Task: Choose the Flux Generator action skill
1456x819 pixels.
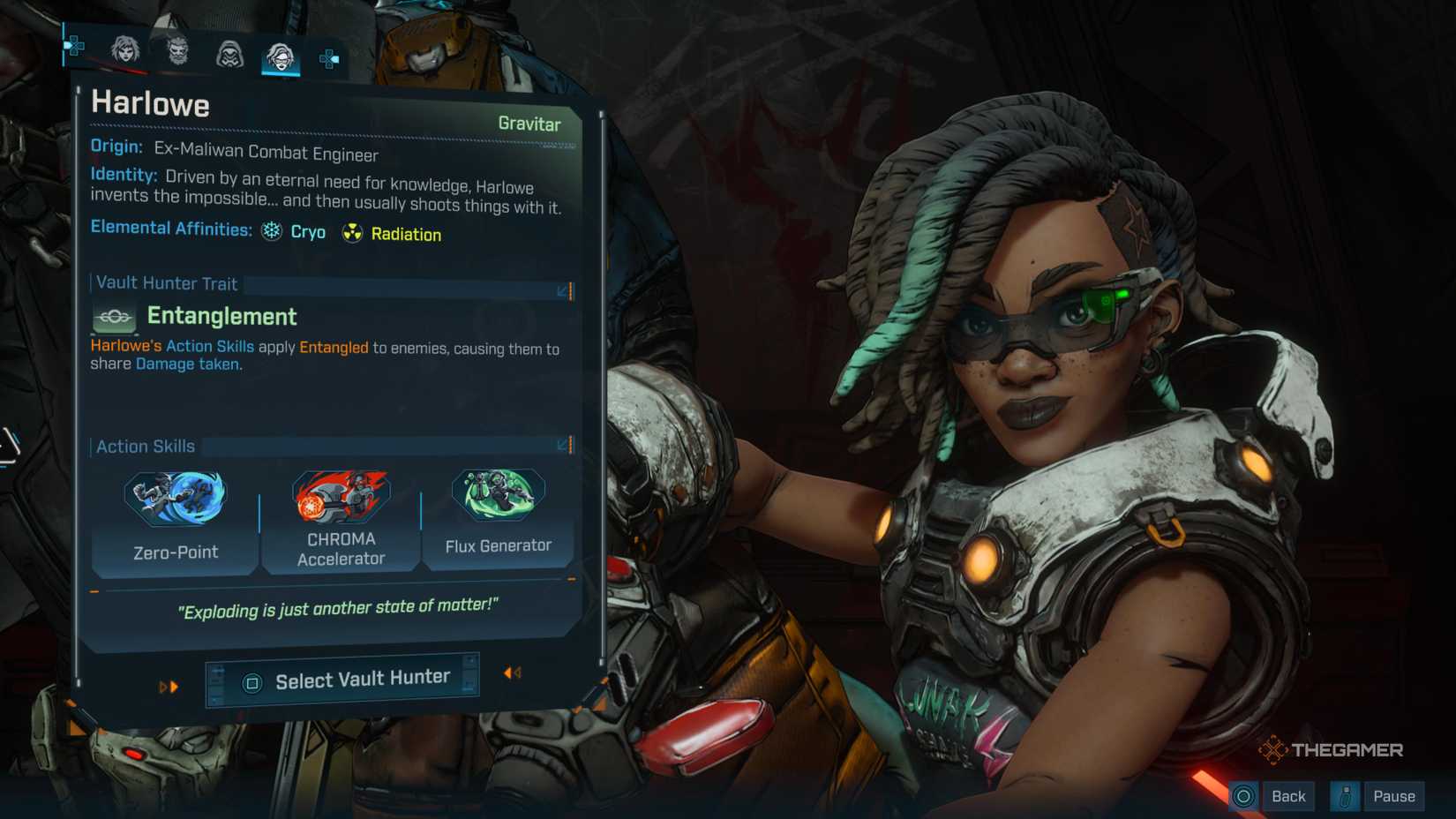Action: coord(499,497)
